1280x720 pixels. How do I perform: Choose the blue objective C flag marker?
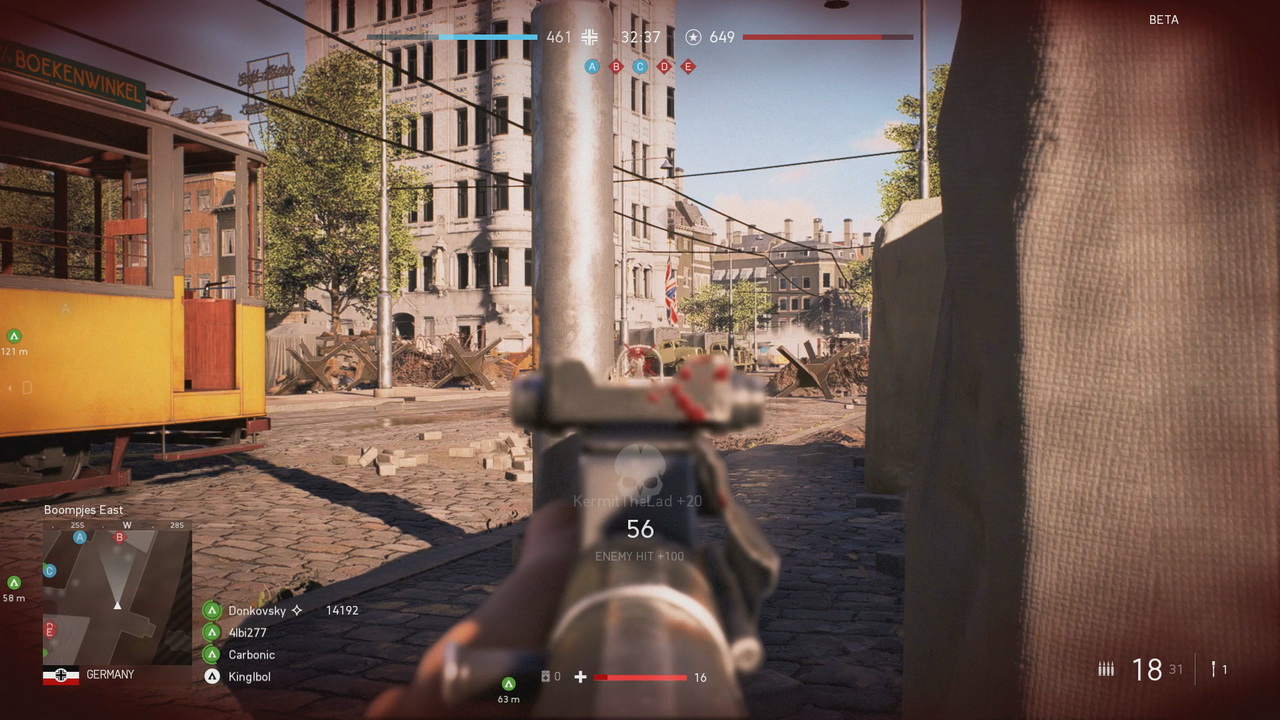(640, 67)
